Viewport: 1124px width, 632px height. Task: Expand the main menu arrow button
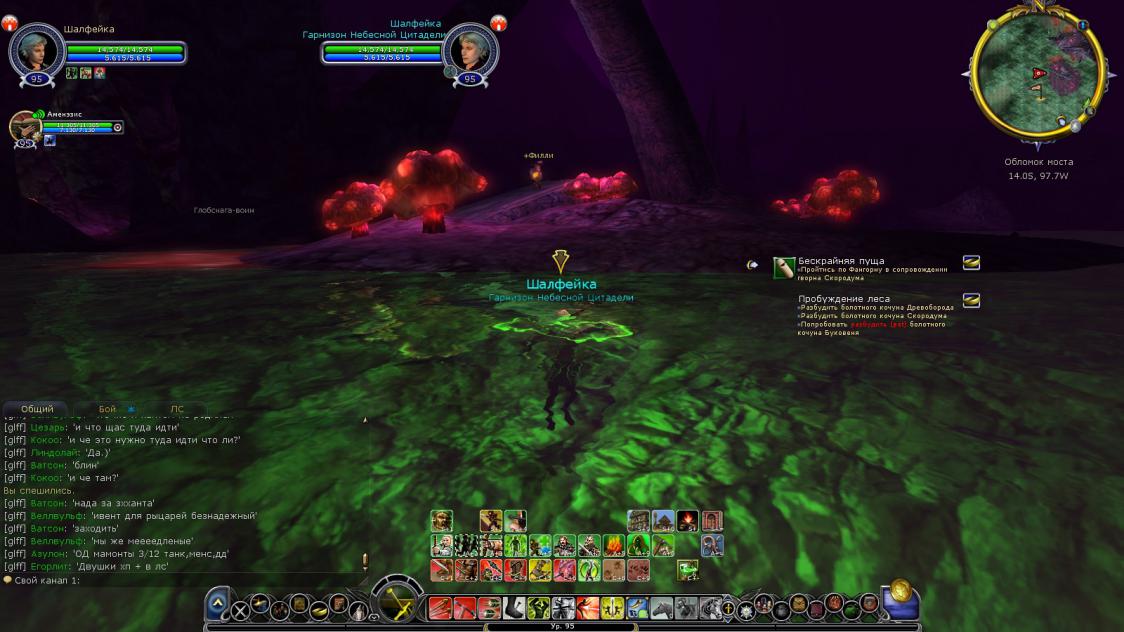tap(220, 602)
